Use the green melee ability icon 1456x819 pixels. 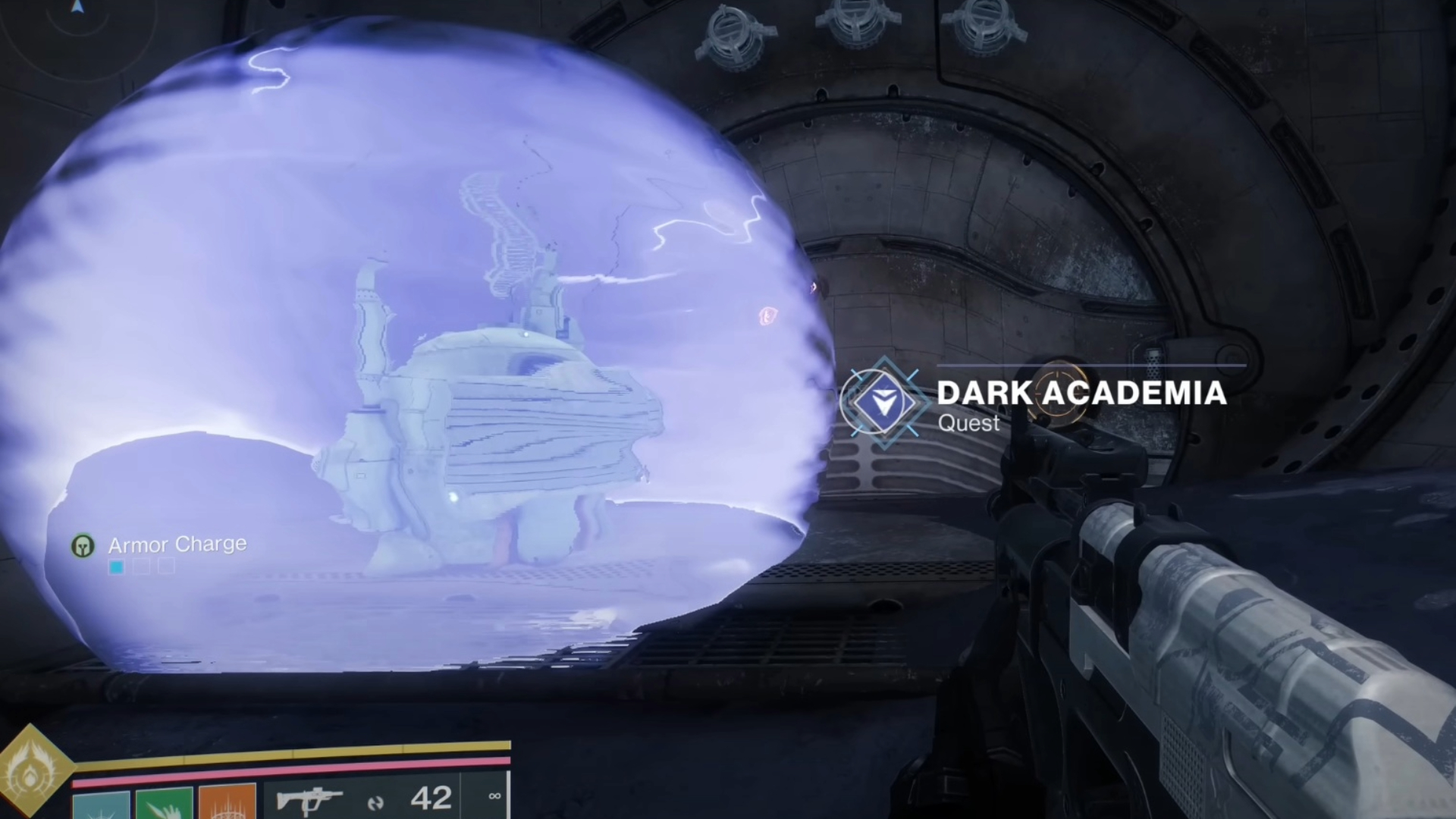(164, 804)
